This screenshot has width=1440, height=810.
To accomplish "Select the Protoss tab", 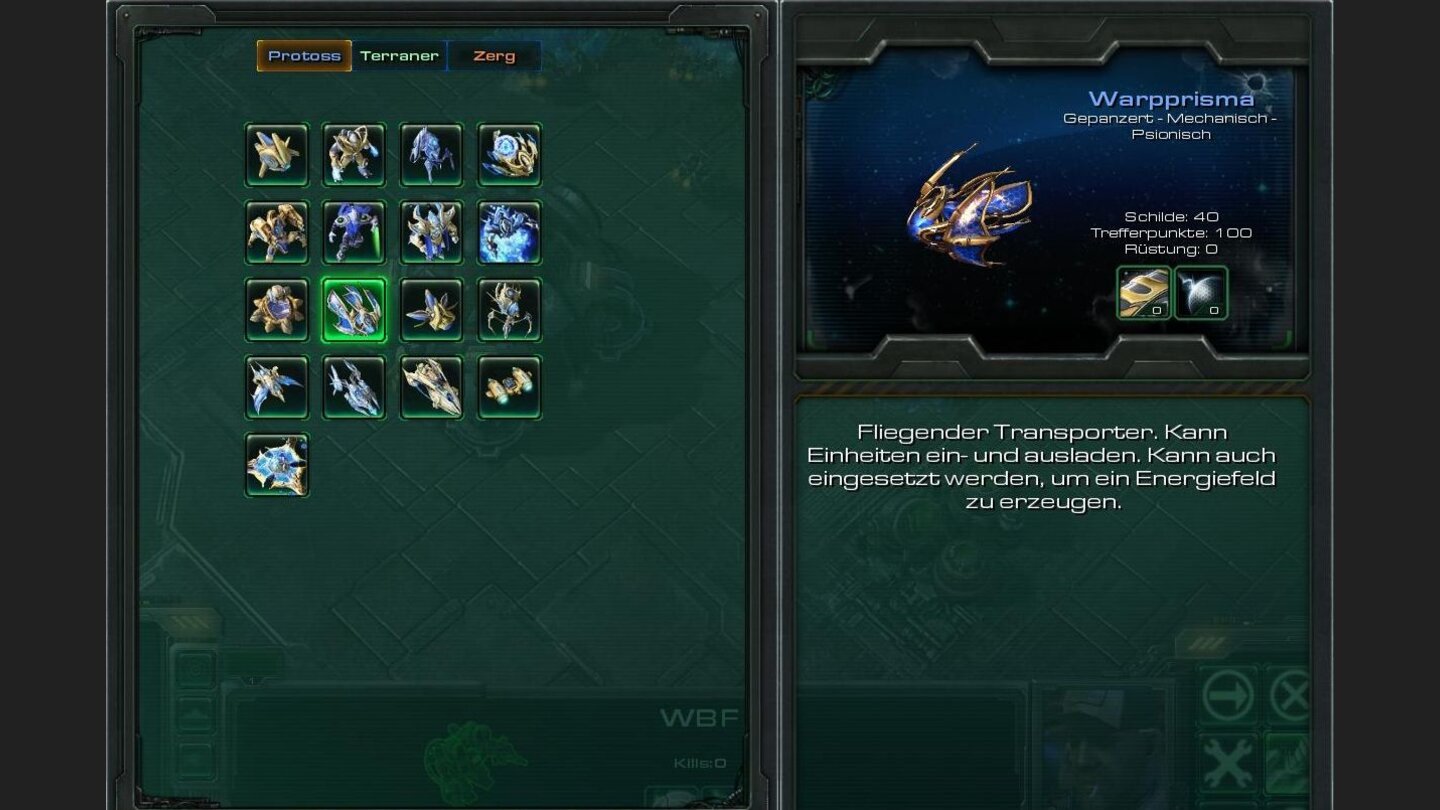I will pyautogui.click(x=304, y=56).
